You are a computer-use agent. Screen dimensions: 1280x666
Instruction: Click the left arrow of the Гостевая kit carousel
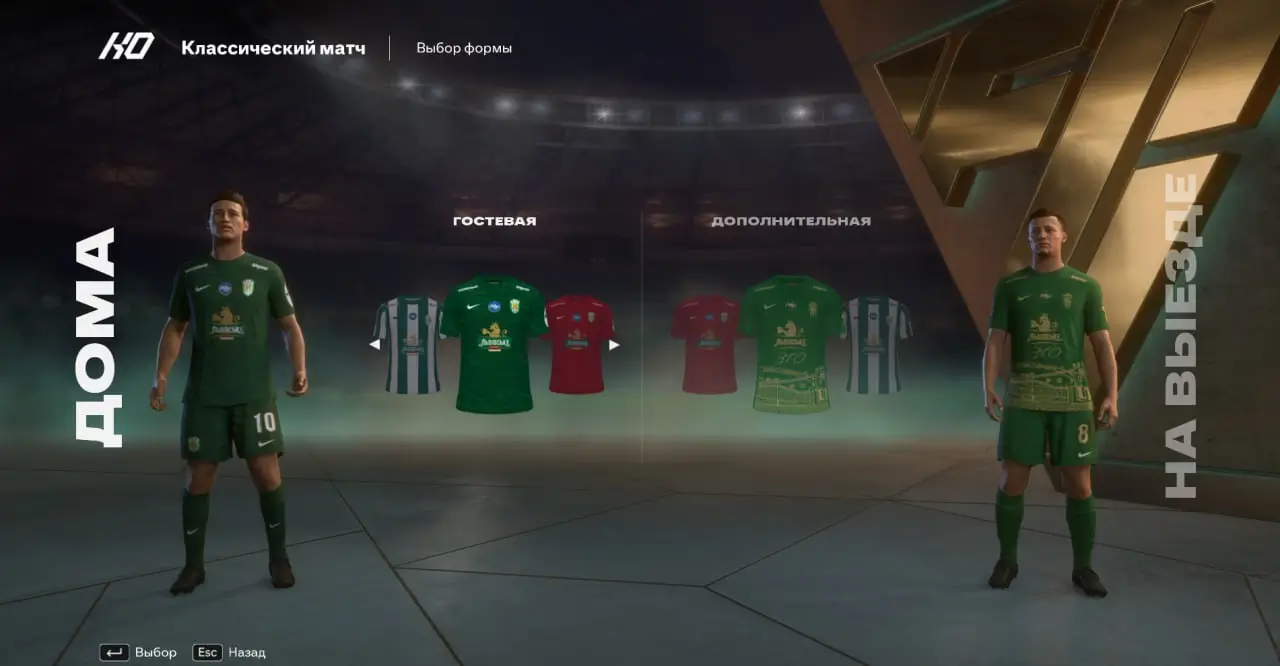[374, 344]
